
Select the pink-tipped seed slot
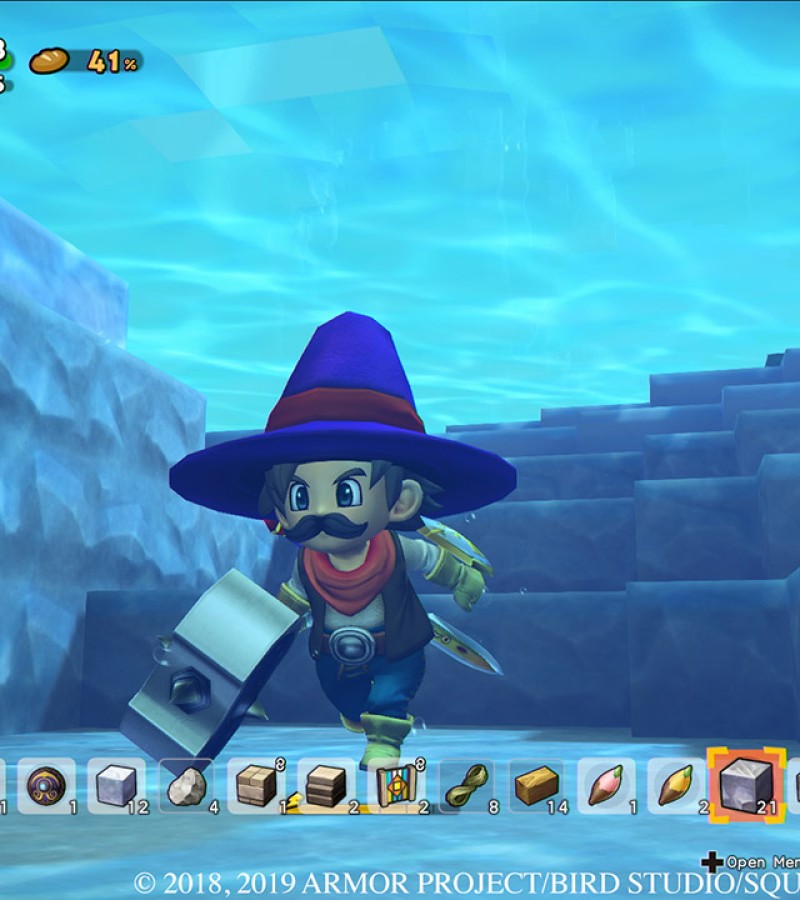pos(606,786)
